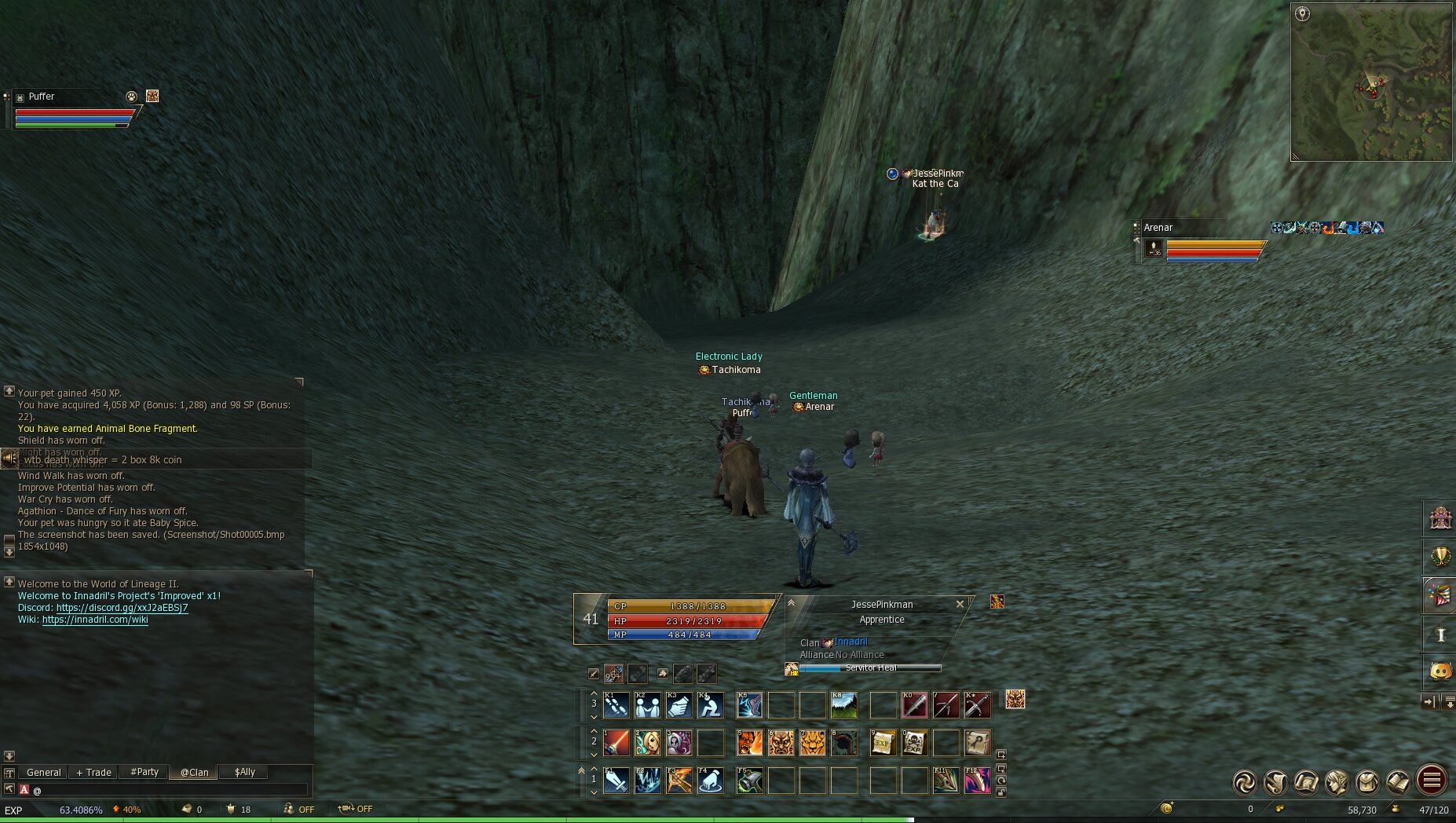Select the #Party chat tab
1456x823 pixels.
[145, 772]
